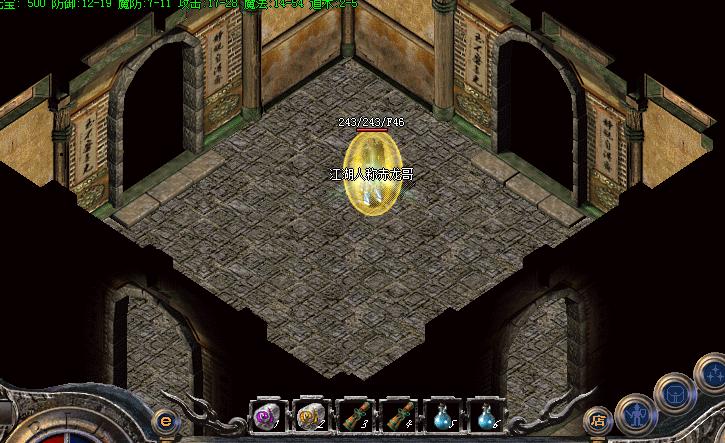Screen dimensions: 725x443
Task: Select the green bottle in hotbar slot 3
Action: point(355,415)
